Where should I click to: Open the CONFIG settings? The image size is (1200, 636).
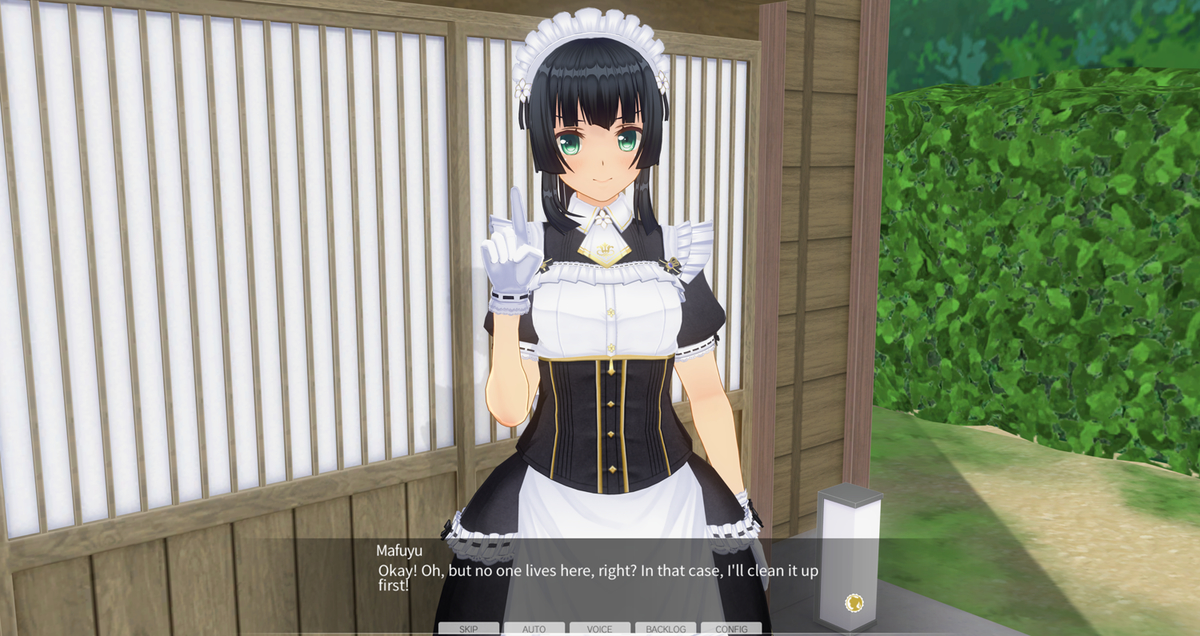click(731, 629)
